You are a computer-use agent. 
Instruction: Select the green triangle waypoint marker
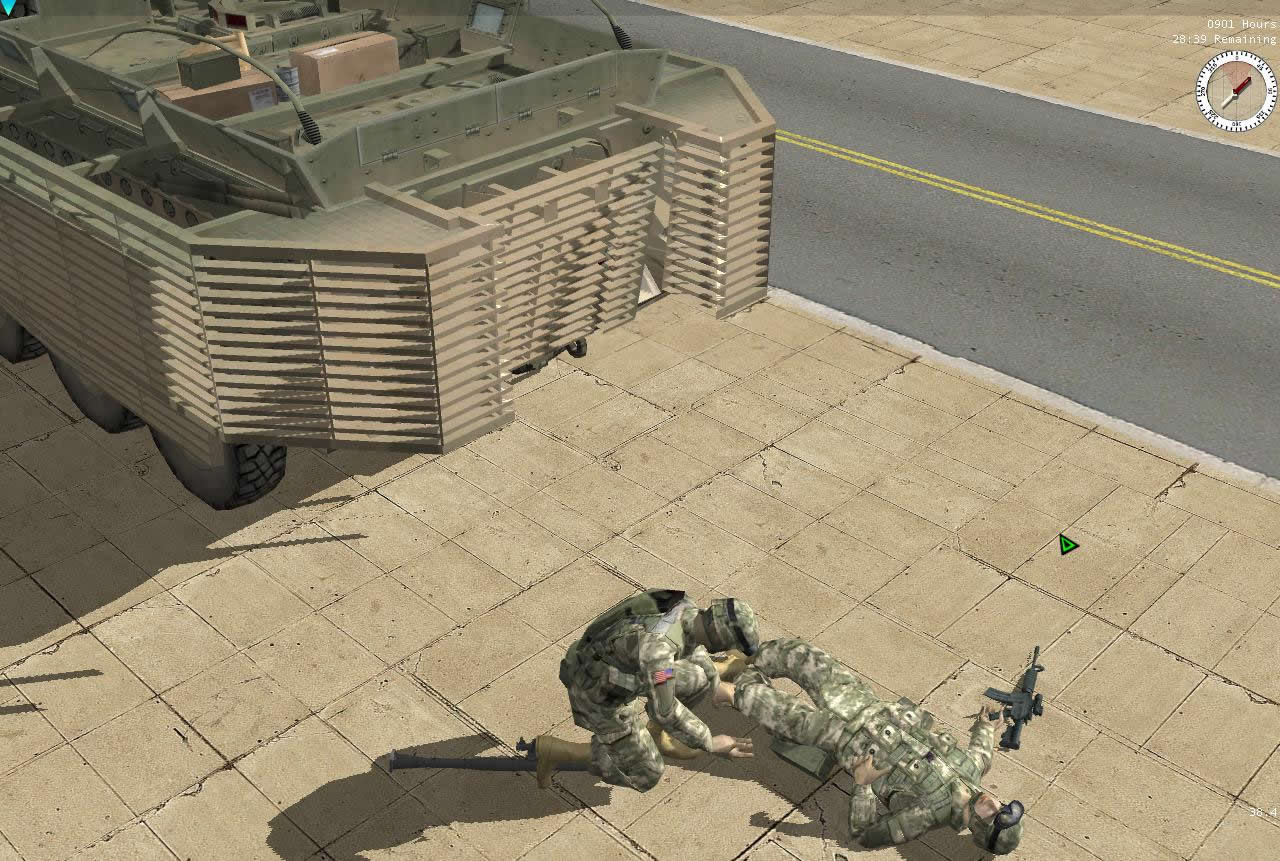1066,545
